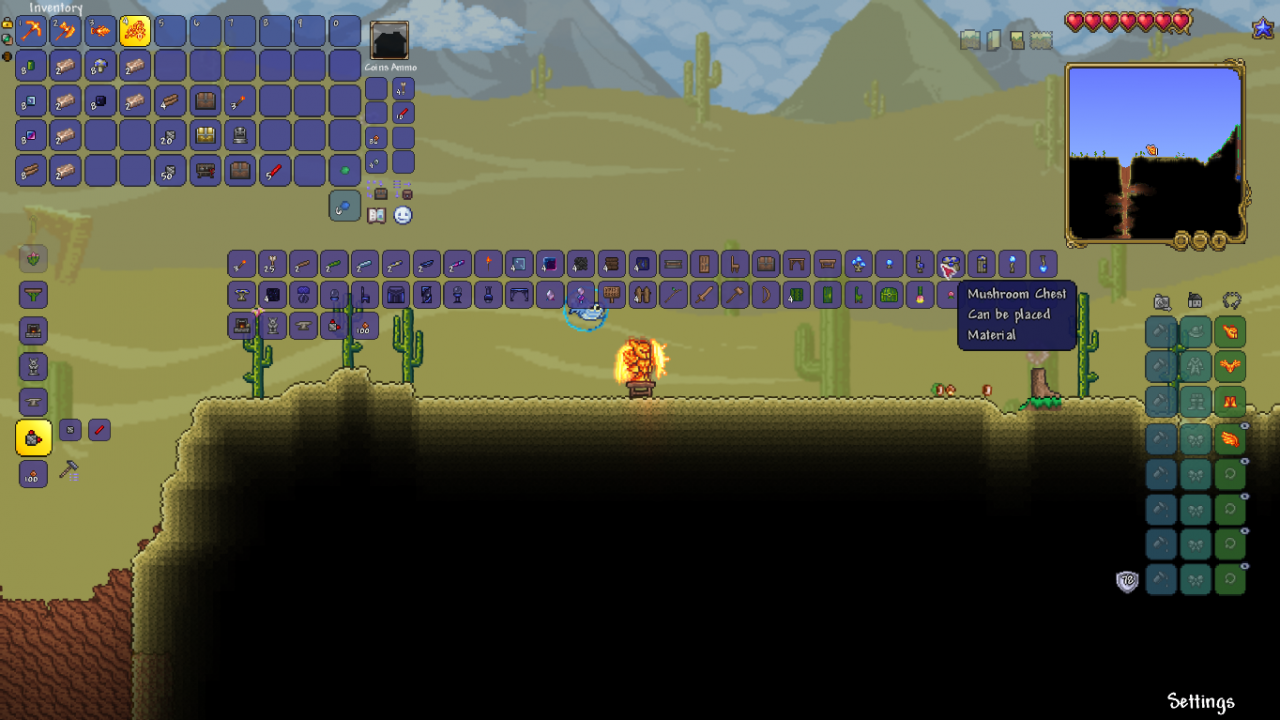The height and width of the screenshot is (720, 1280).
Task: Enter camera mode with the camera icon
Action: click(x=1160, y=300)
